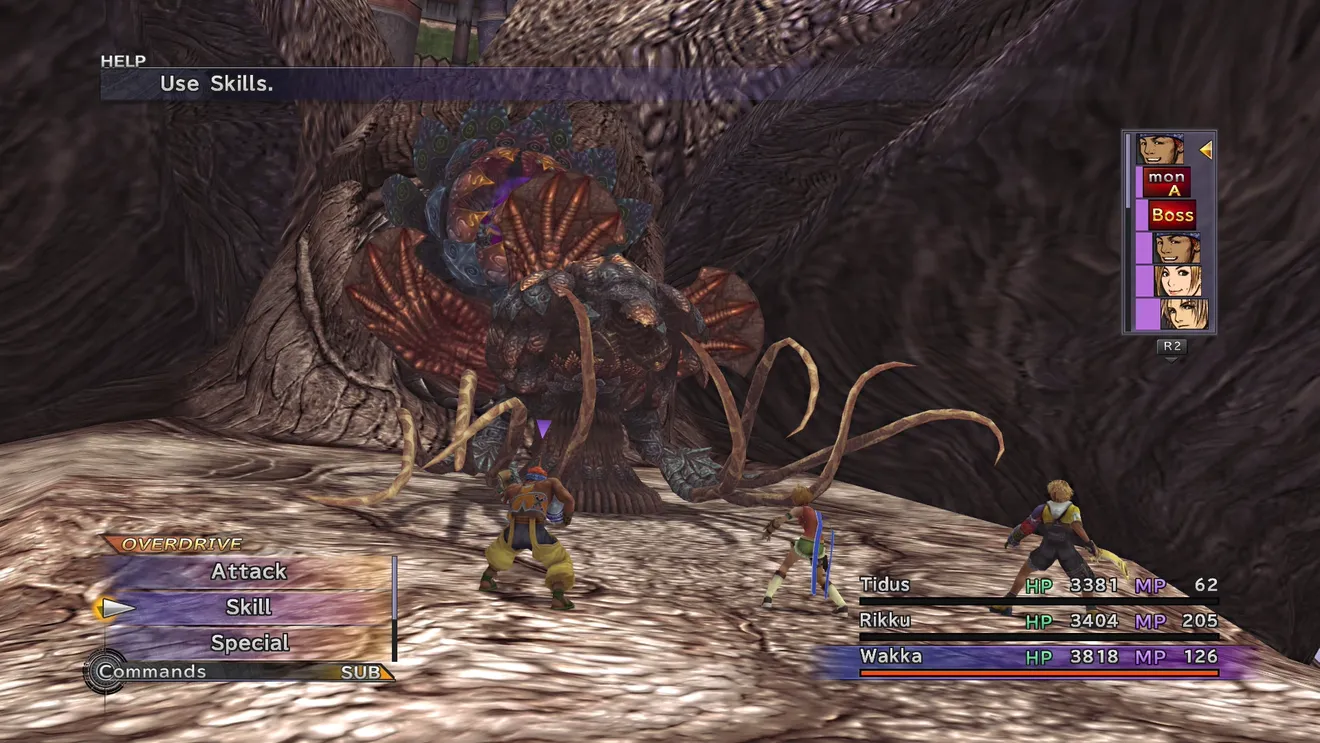Select the 'mon A' turn order entry
Viewport: 1320px width, 743px height.
tap(1166, 183)
